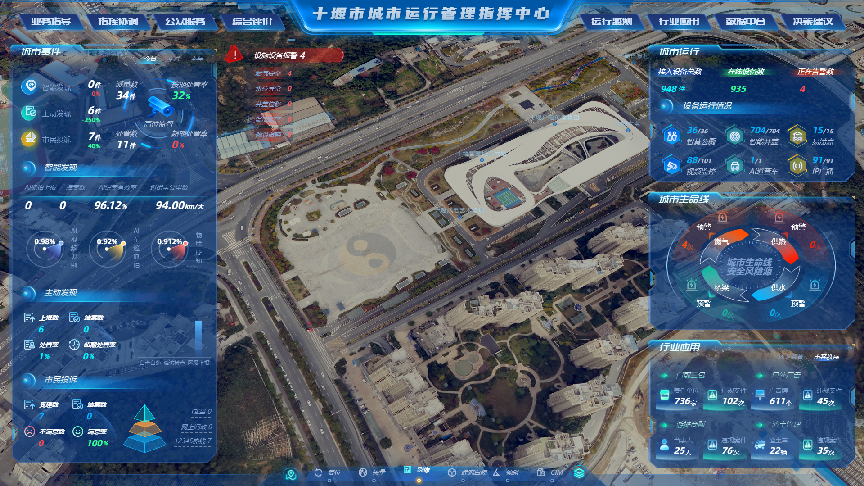864x486 pixels.
Task: Open the CIM building toolbar item
Action: click(x=541, y=473)
